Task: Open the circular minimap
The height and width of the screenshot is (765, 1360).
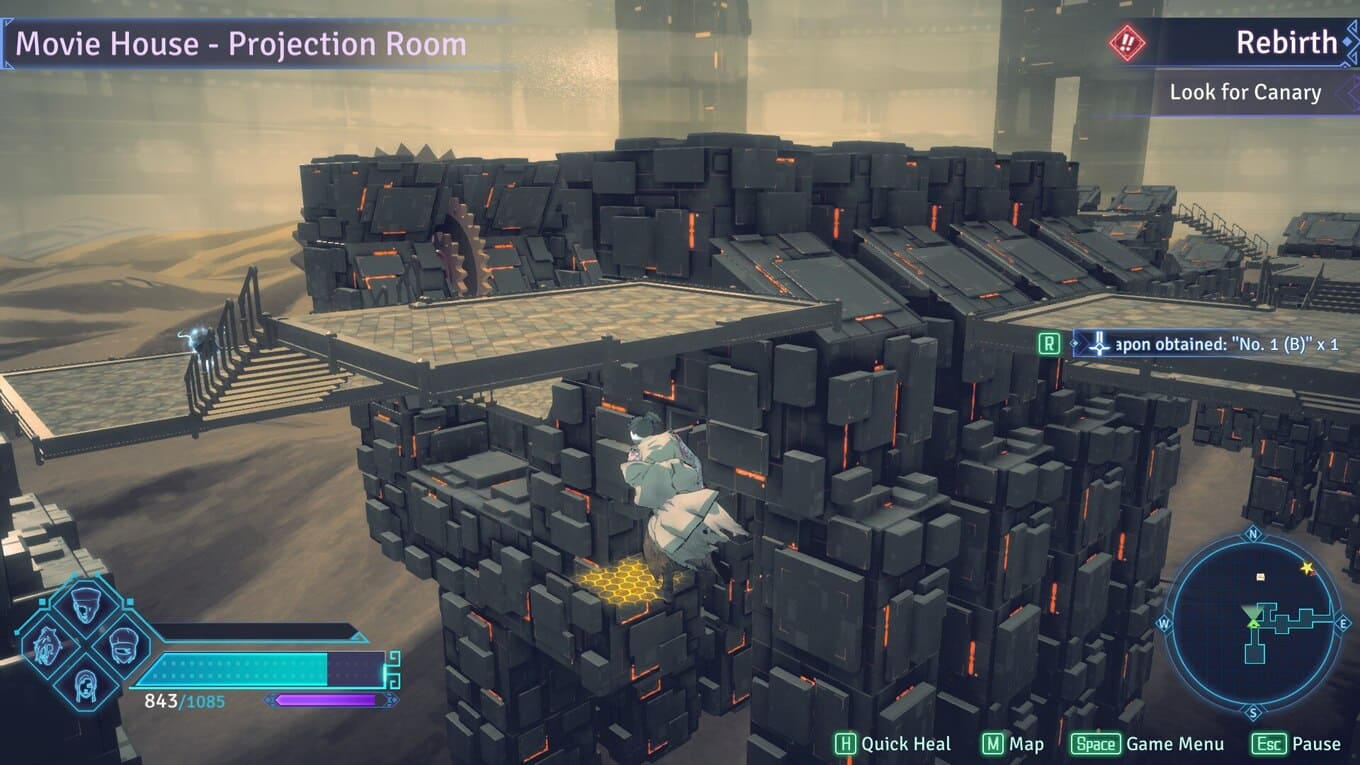Action: [1255, 621]
